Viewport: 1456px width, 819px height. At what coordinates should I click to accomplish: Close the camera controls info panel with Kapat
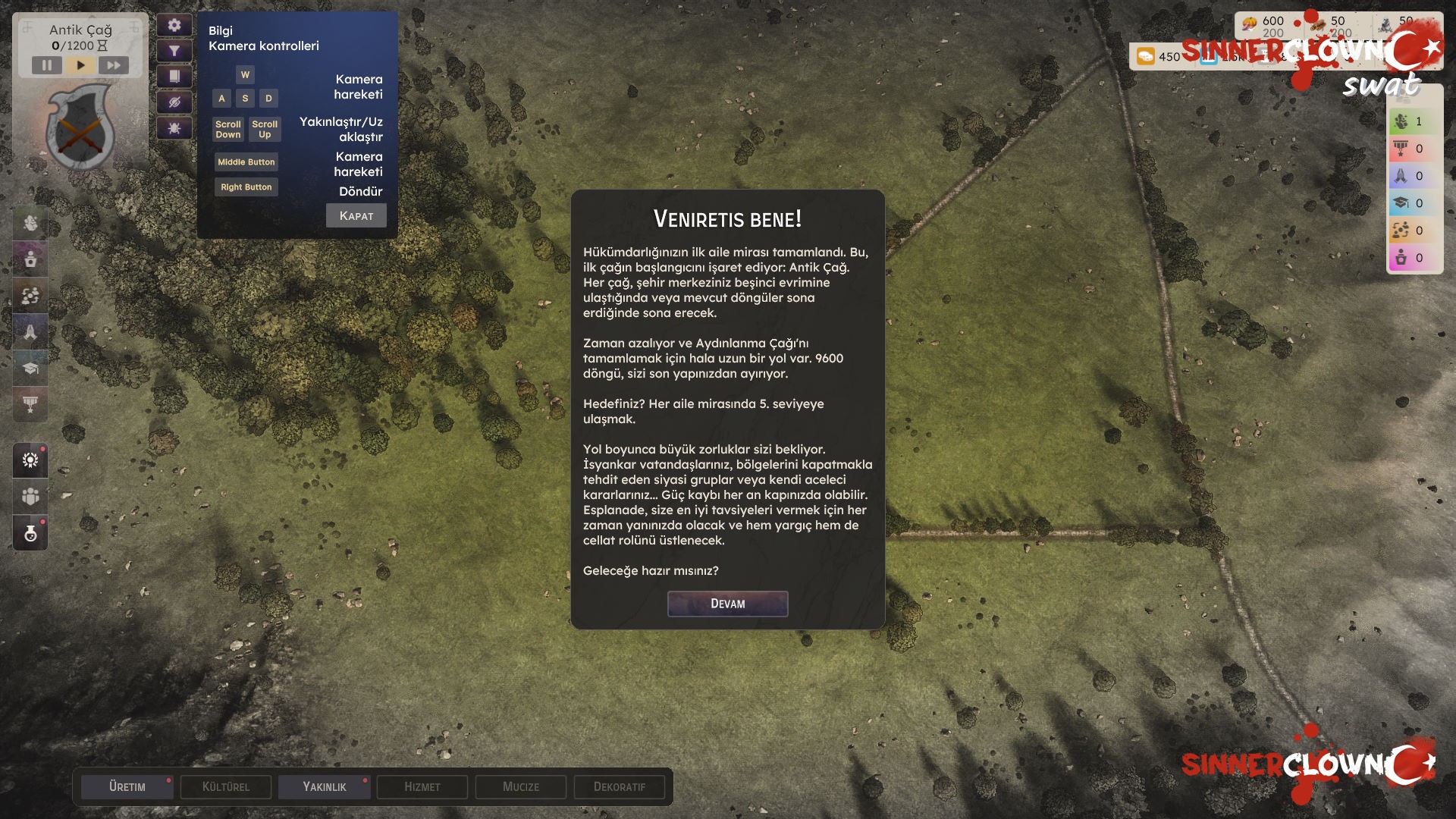[356, 216]
